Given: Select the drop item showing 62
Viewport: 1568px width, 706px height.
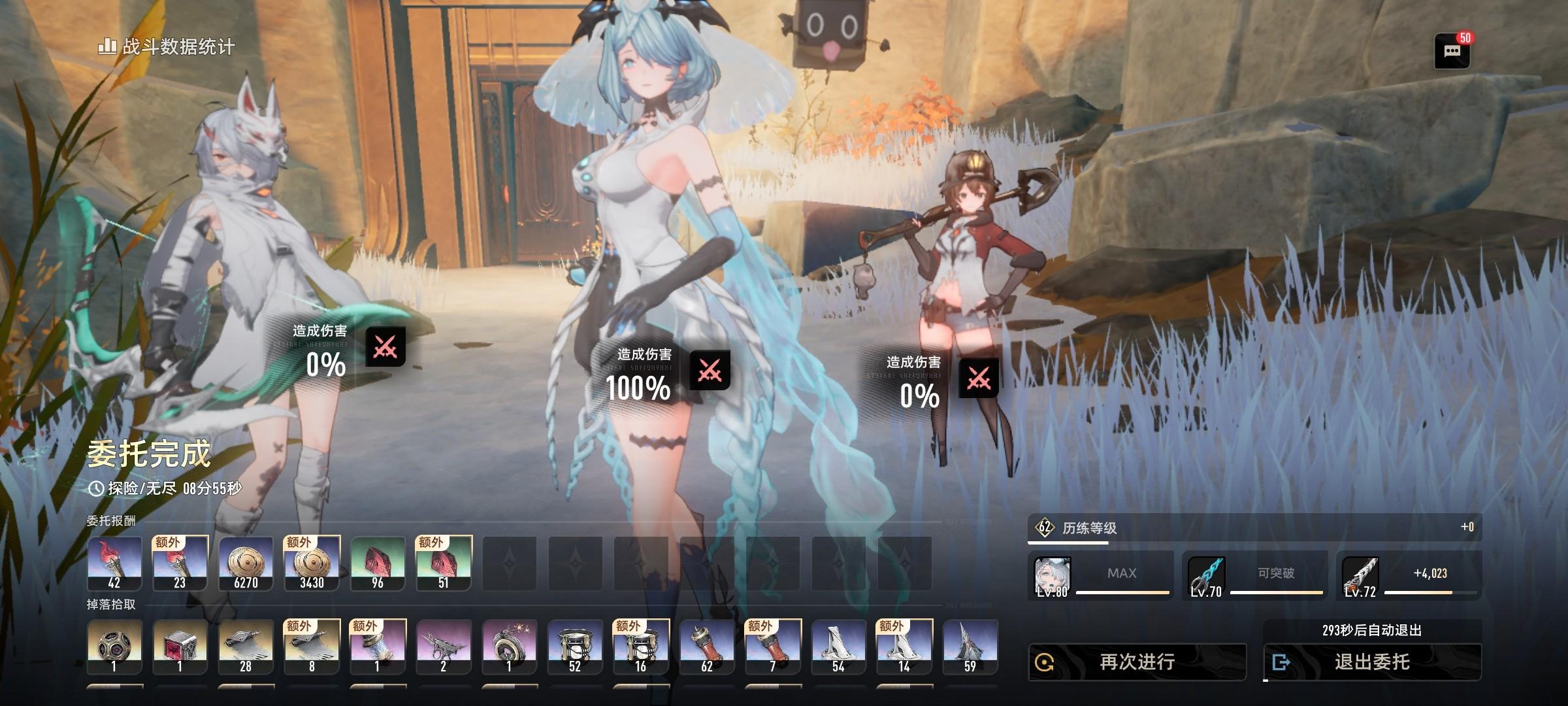Looking at the screenshot, I should 707,647.
